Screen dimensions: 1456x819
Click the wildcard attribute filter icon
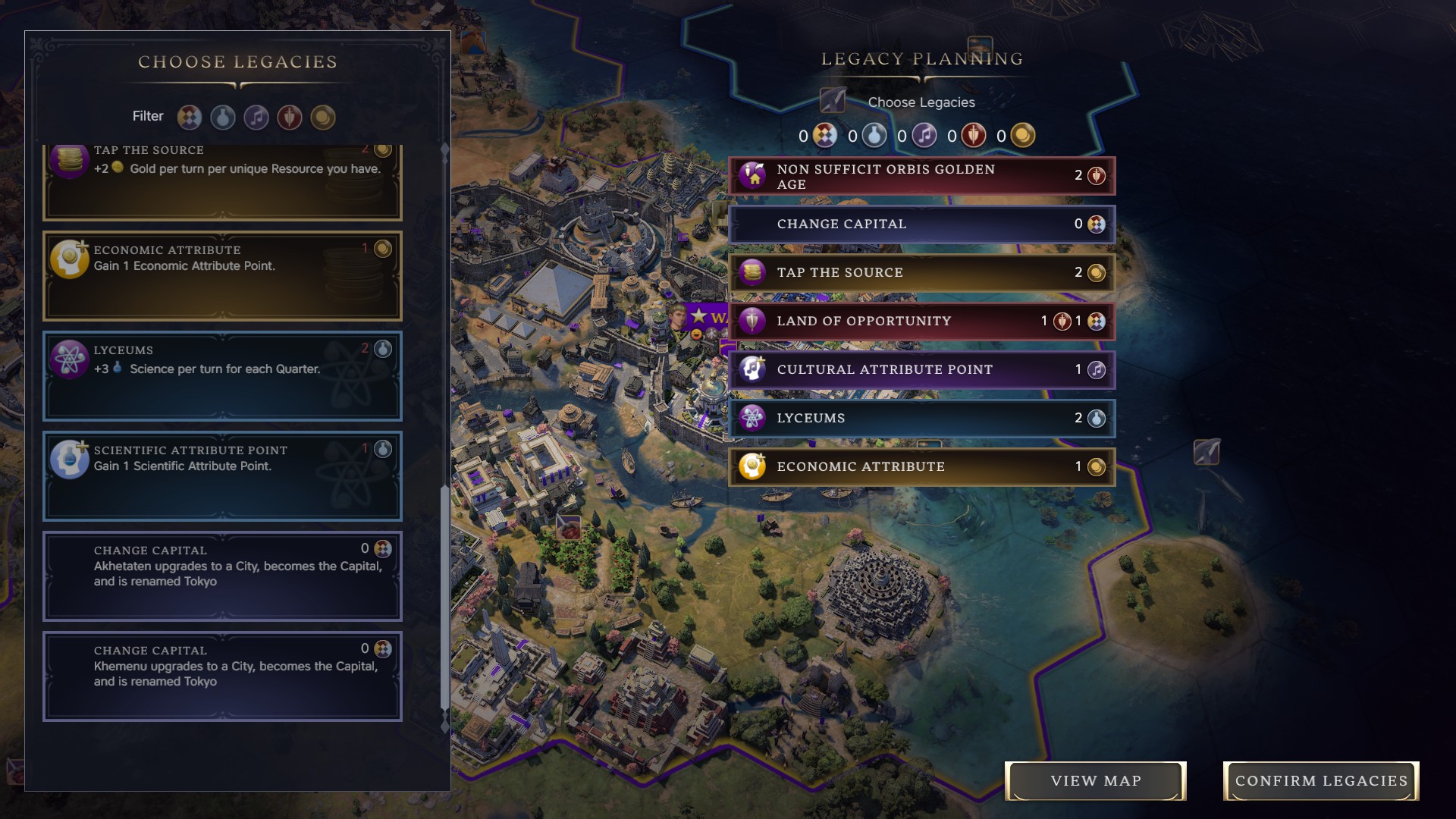189,118
